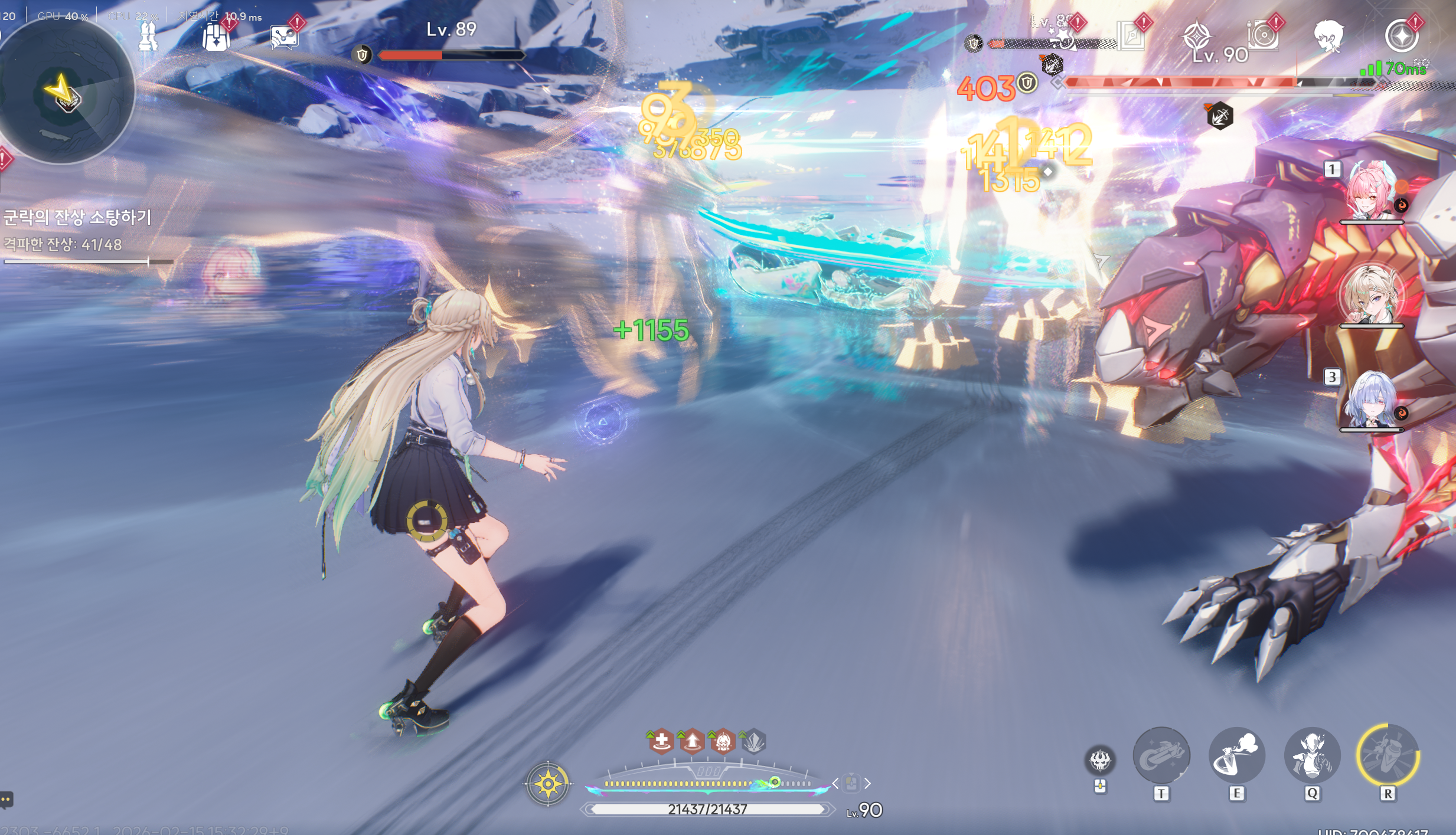Switch to the pink-haired party member

click(1370, 192)
